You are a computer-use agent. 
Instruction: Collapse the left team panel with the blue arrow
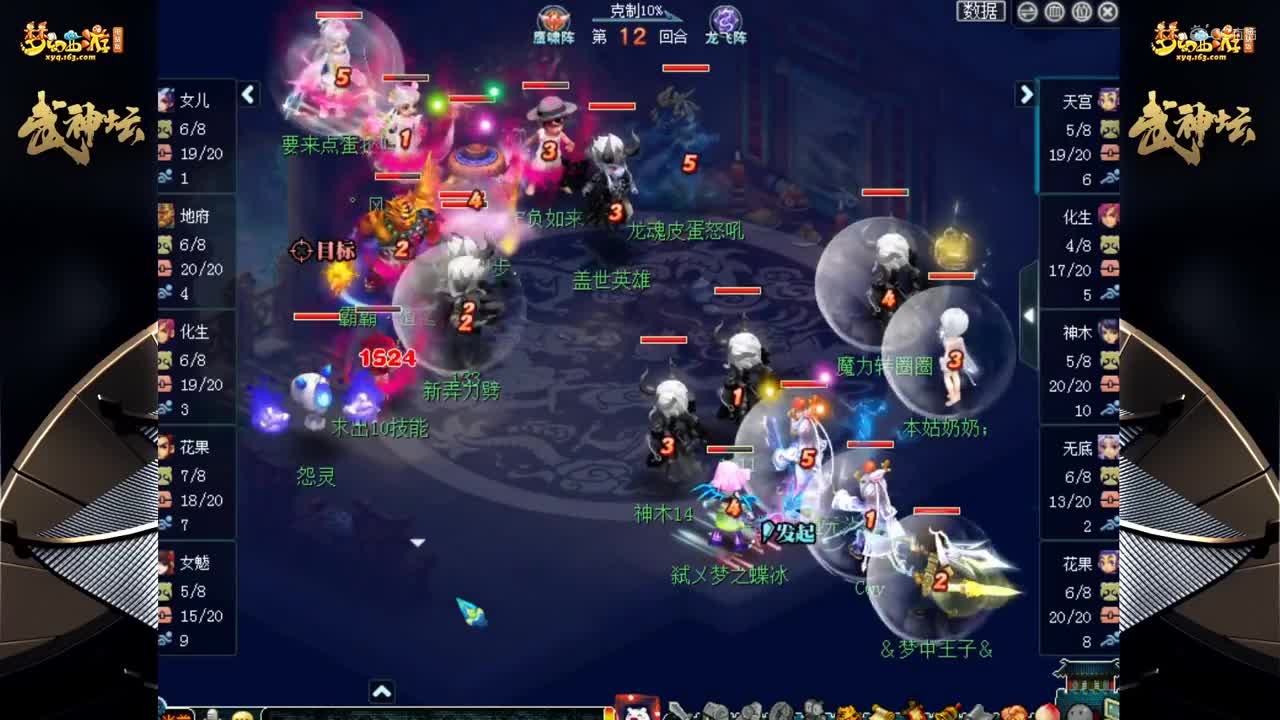click(246, 94)
